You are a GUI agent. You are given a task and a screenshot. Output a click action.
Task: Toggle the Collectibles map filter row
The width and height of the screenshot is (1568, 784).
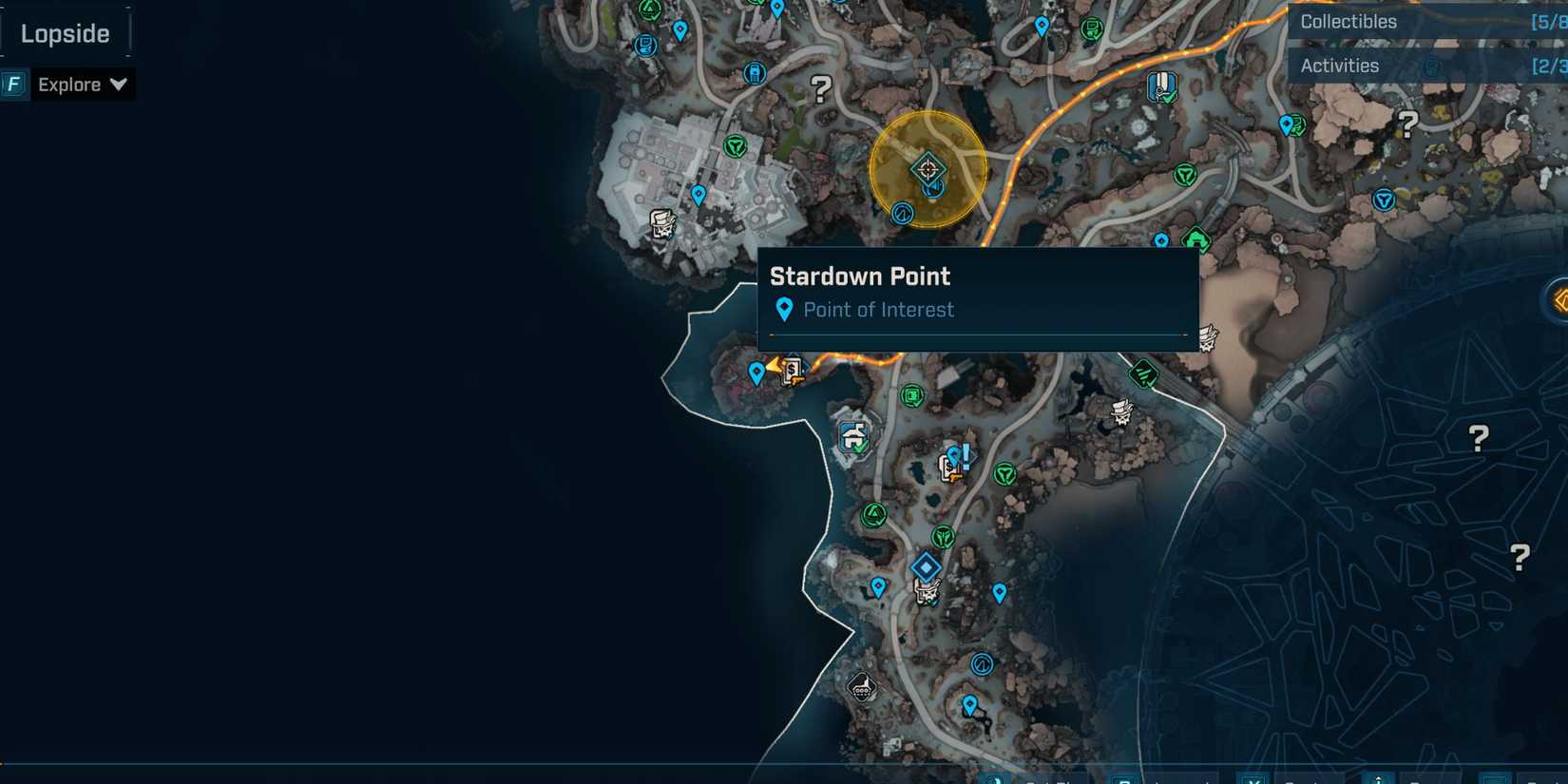coord(1416,21)
